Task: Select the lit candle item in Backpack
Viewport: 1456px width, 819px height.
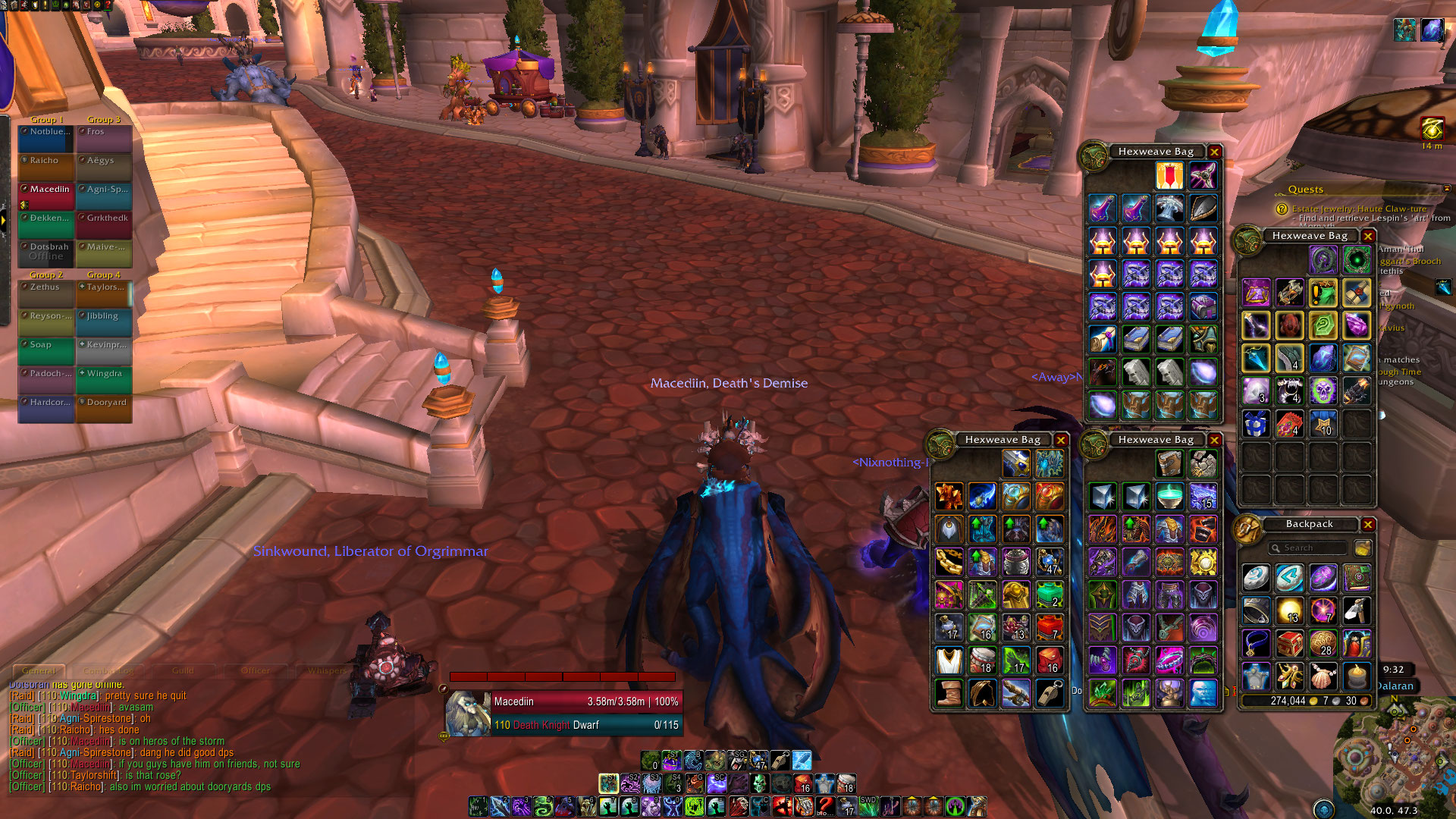Action: coord(1356,676)
